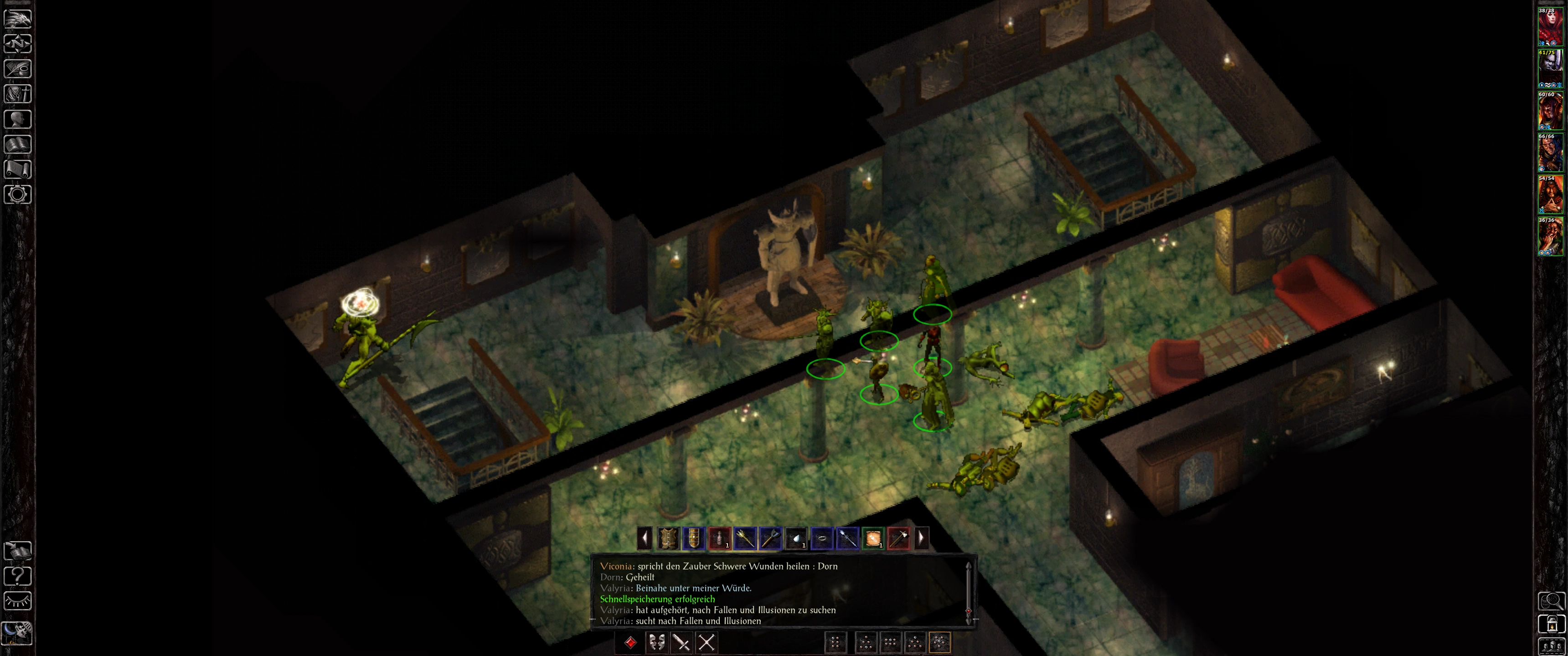The width and height of the screenshot is (1568, 656).
Task: Open the priest scroll icon
Action: [18, 169]
